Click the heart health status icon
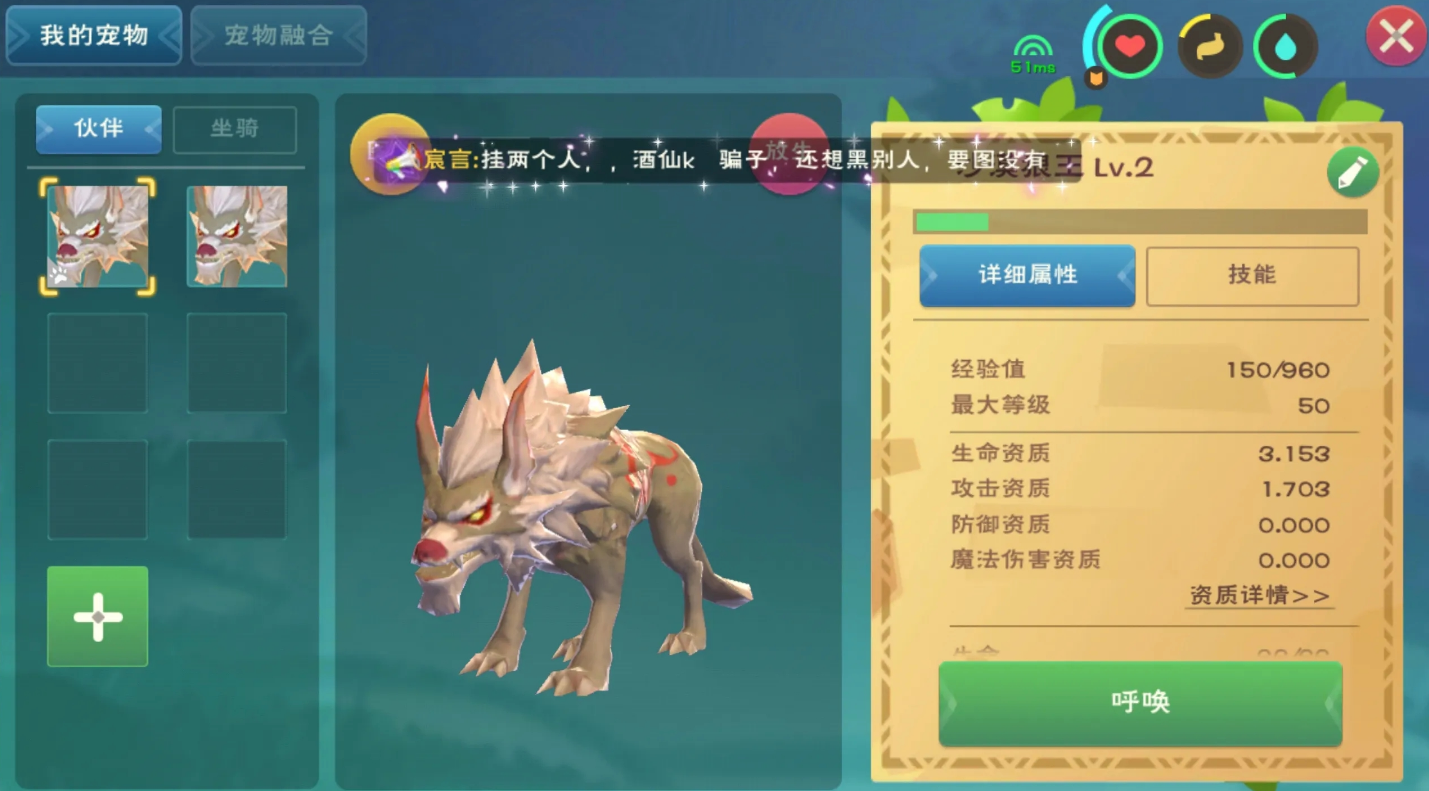Viewport: 1429px width, 791px height. tap(1129, 44)
